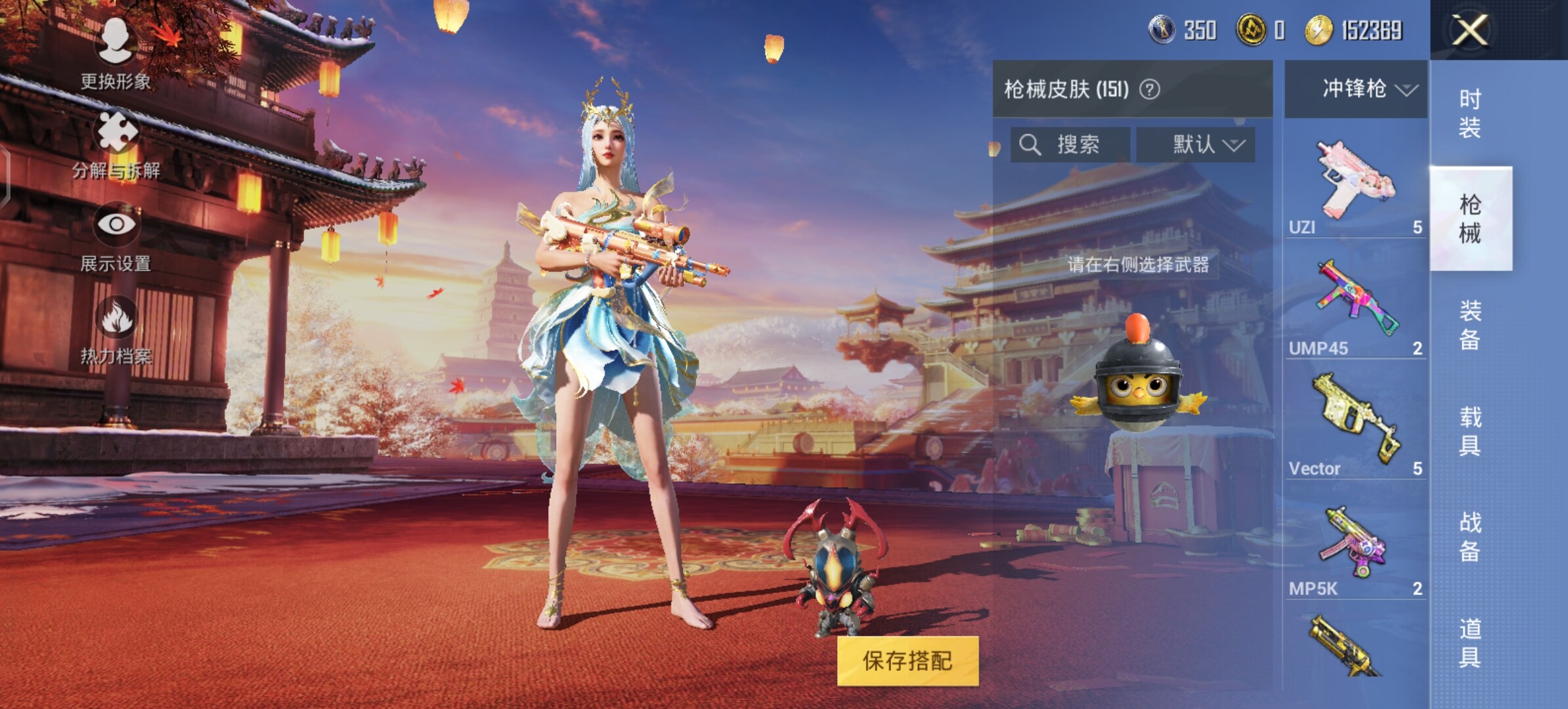This screenshot has width=1568, height=709.
Task: Open the 默认 sort dropdown
Action: coord(1196,144)
